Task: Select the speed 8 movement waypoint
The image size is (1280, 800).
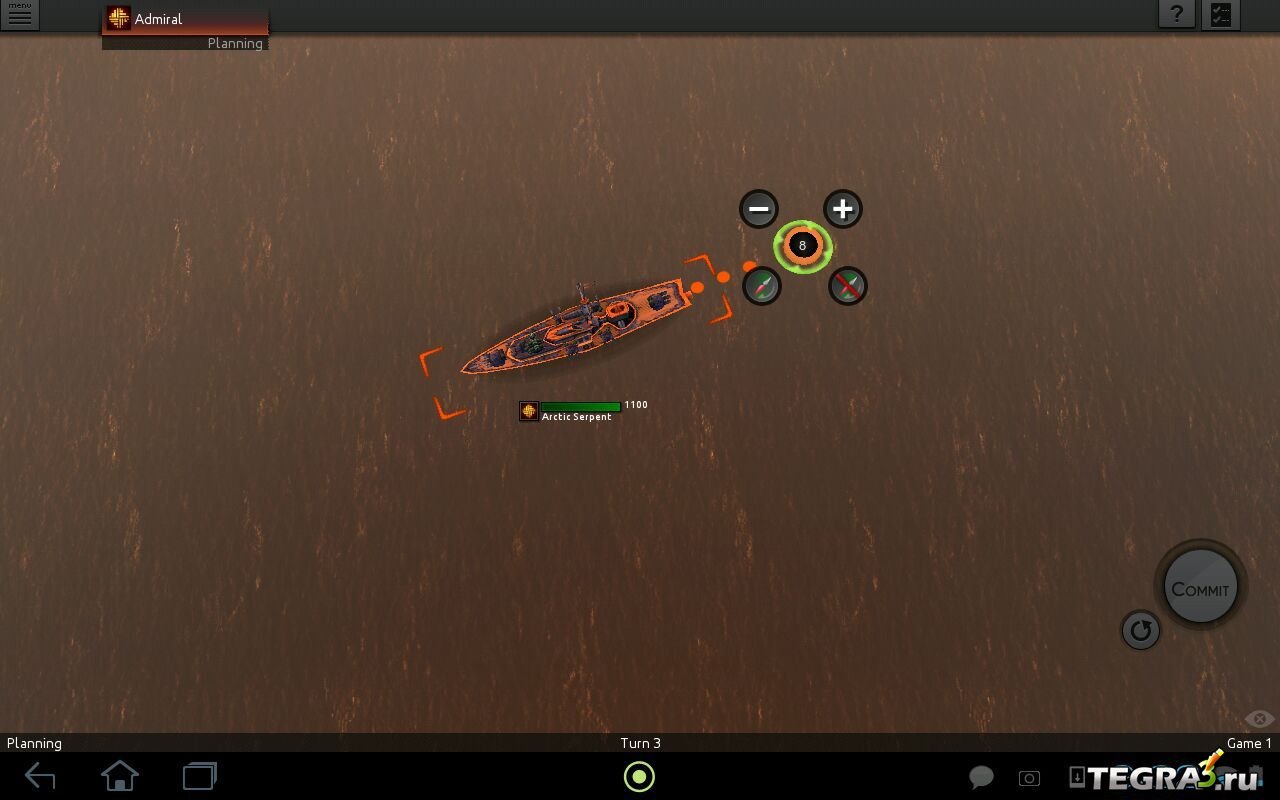Action: [802, 246]
